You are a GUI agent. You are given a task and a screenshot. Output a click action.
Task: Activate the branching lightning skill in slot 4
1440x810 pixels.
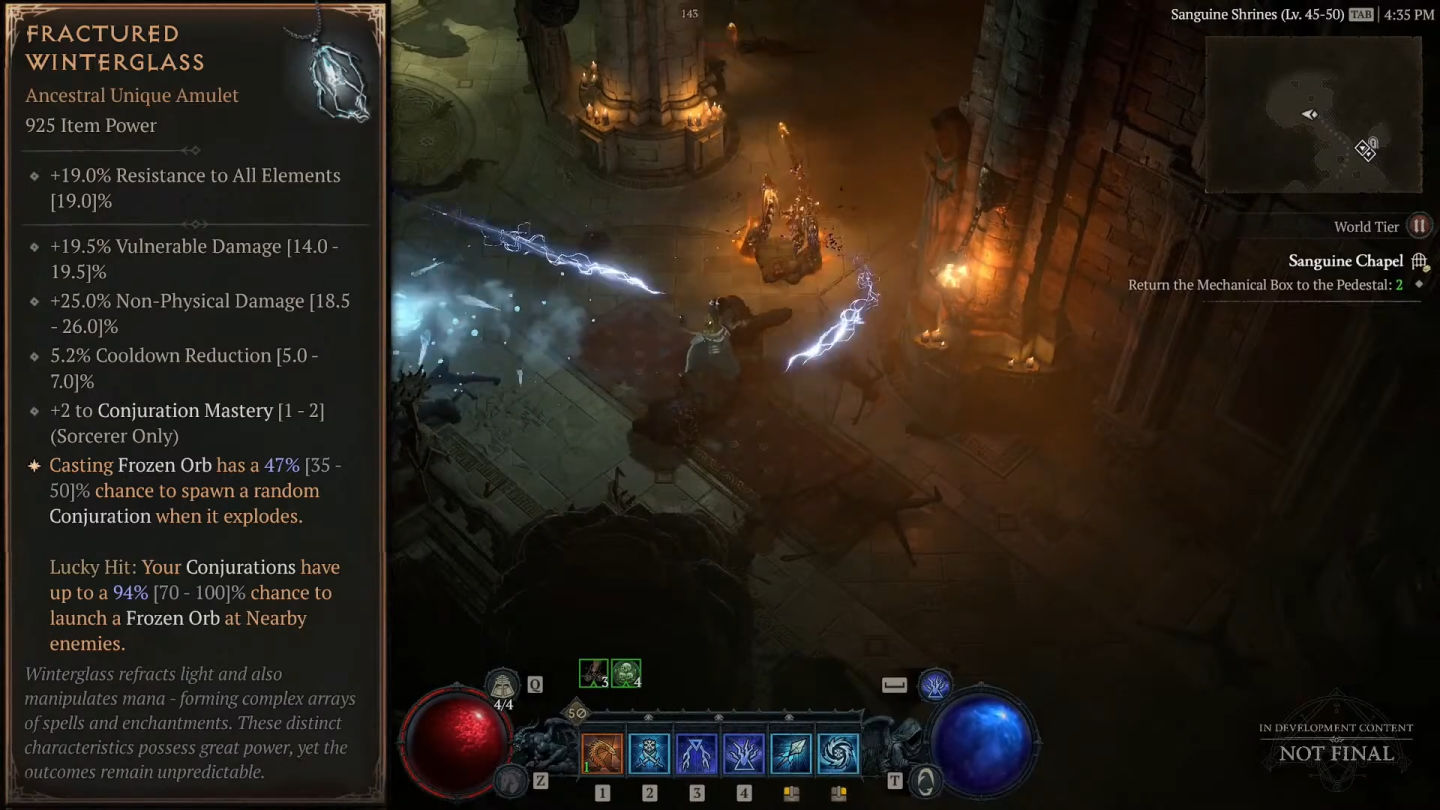[x=744, y=754]
